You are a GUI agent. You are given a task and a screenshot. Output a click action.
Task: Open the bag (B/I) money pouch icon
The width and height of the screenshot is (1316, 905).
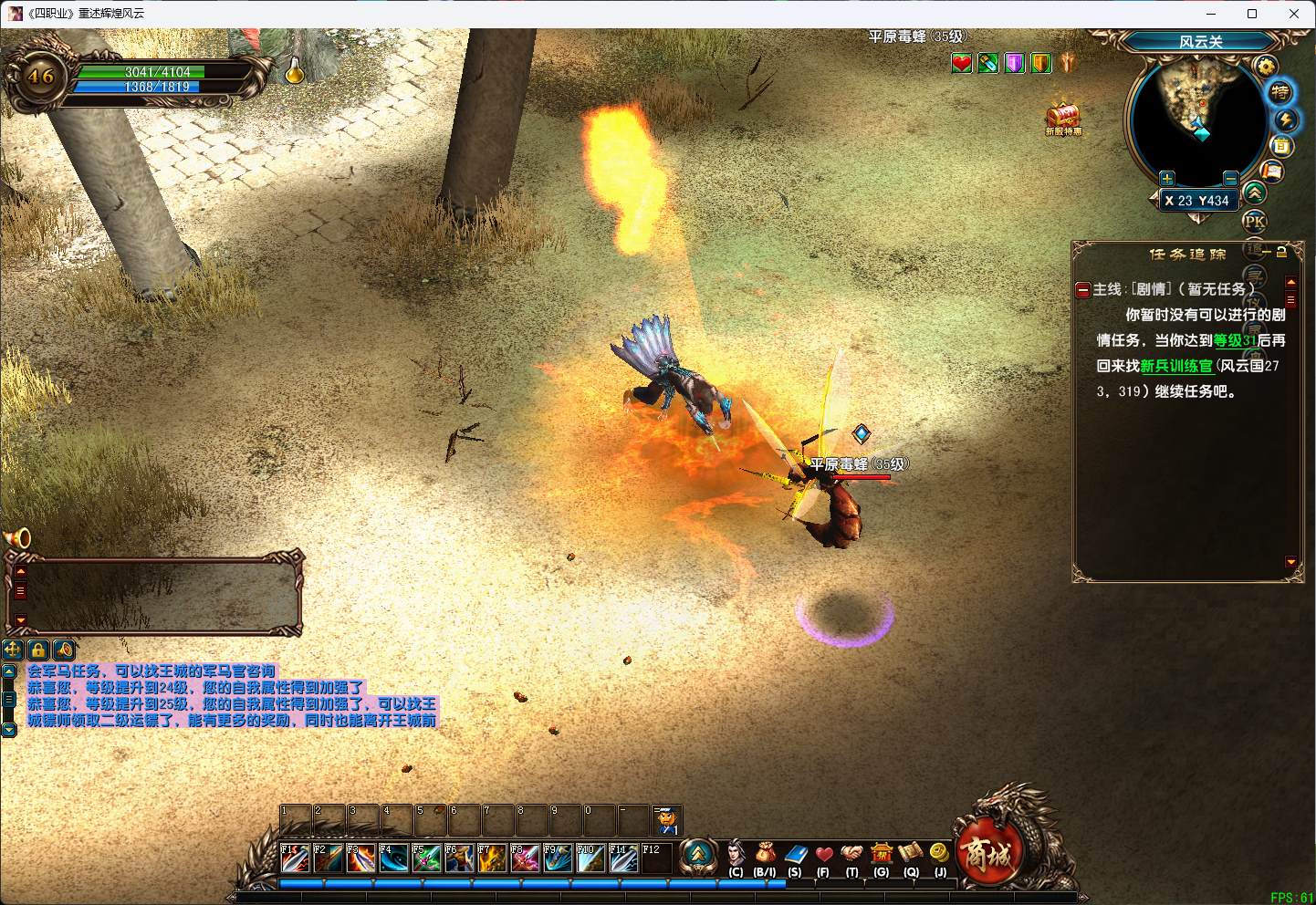point(765,856)
